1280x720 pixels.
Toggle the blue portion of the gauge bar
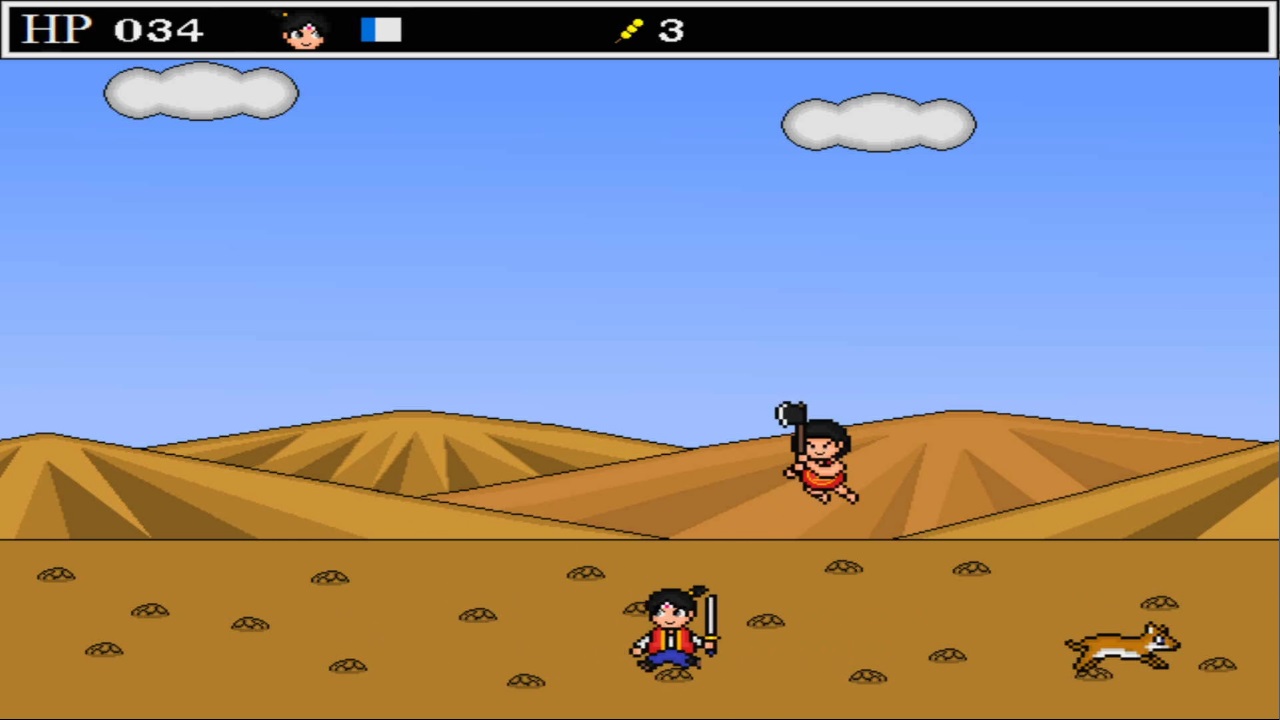[x=368, y=29]
